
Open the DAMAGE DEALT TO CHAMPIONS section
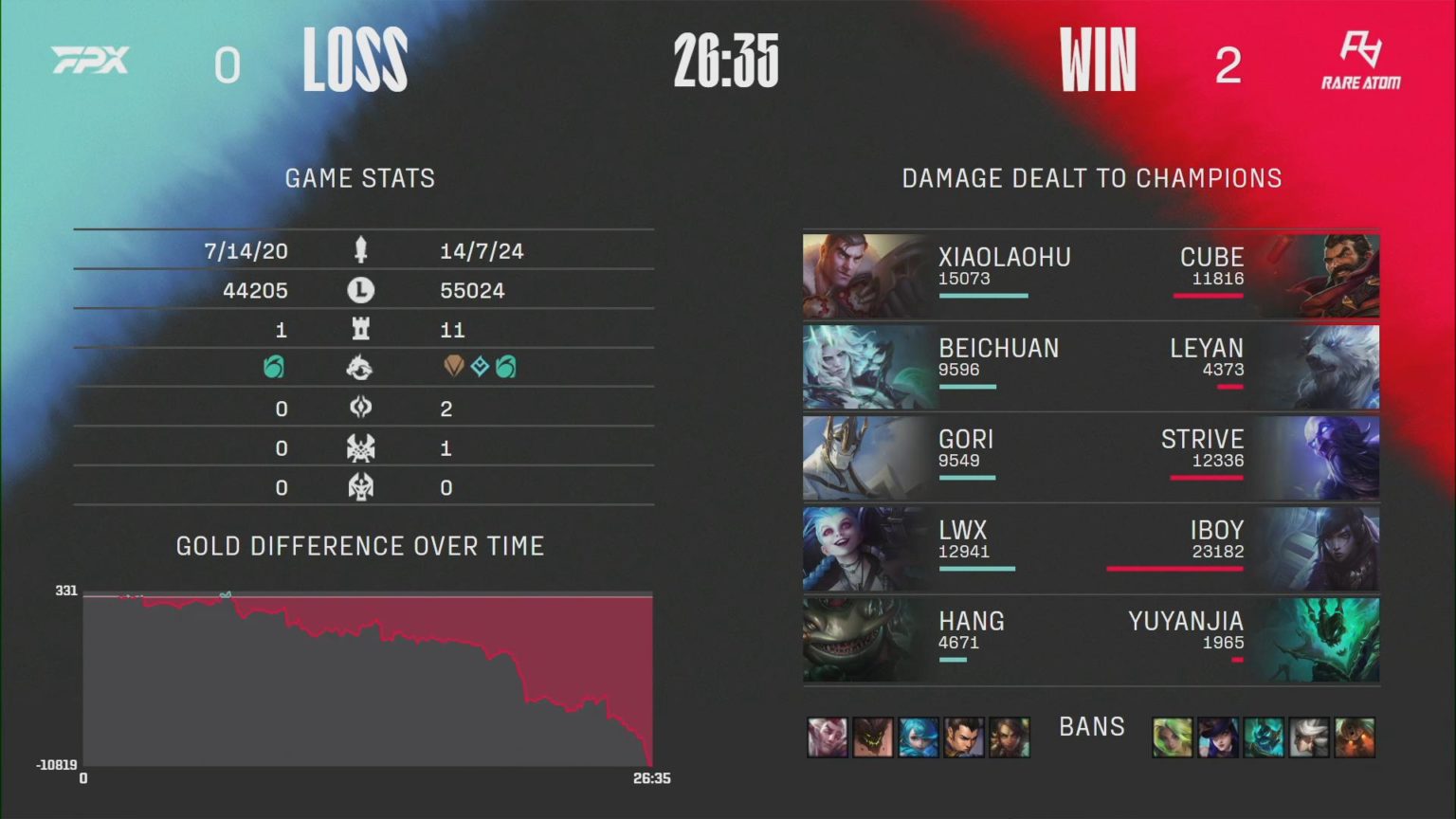point(1091,178)
